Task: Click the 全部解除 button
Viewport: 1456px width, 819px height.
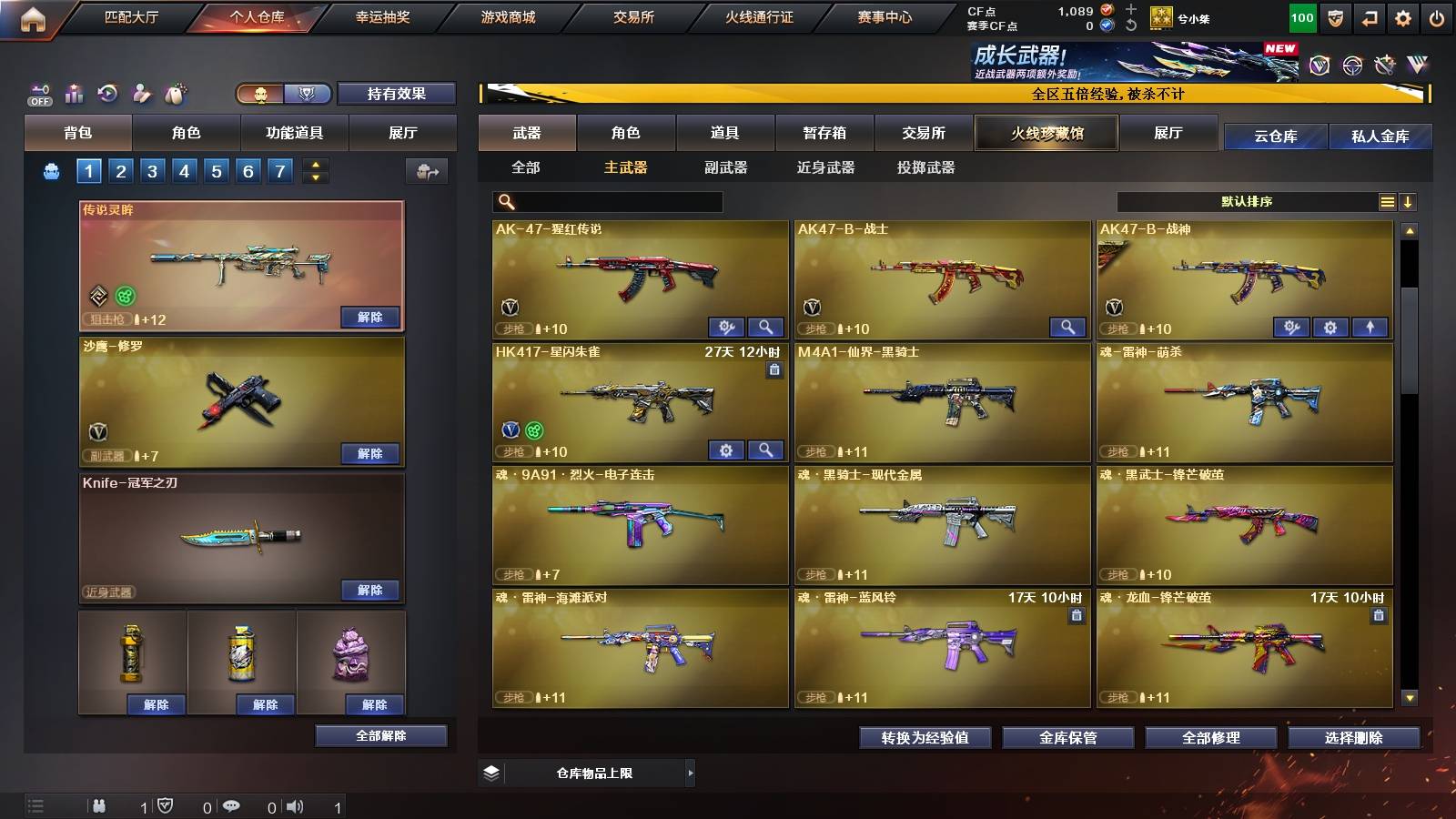Action: [x=381, y=735]
